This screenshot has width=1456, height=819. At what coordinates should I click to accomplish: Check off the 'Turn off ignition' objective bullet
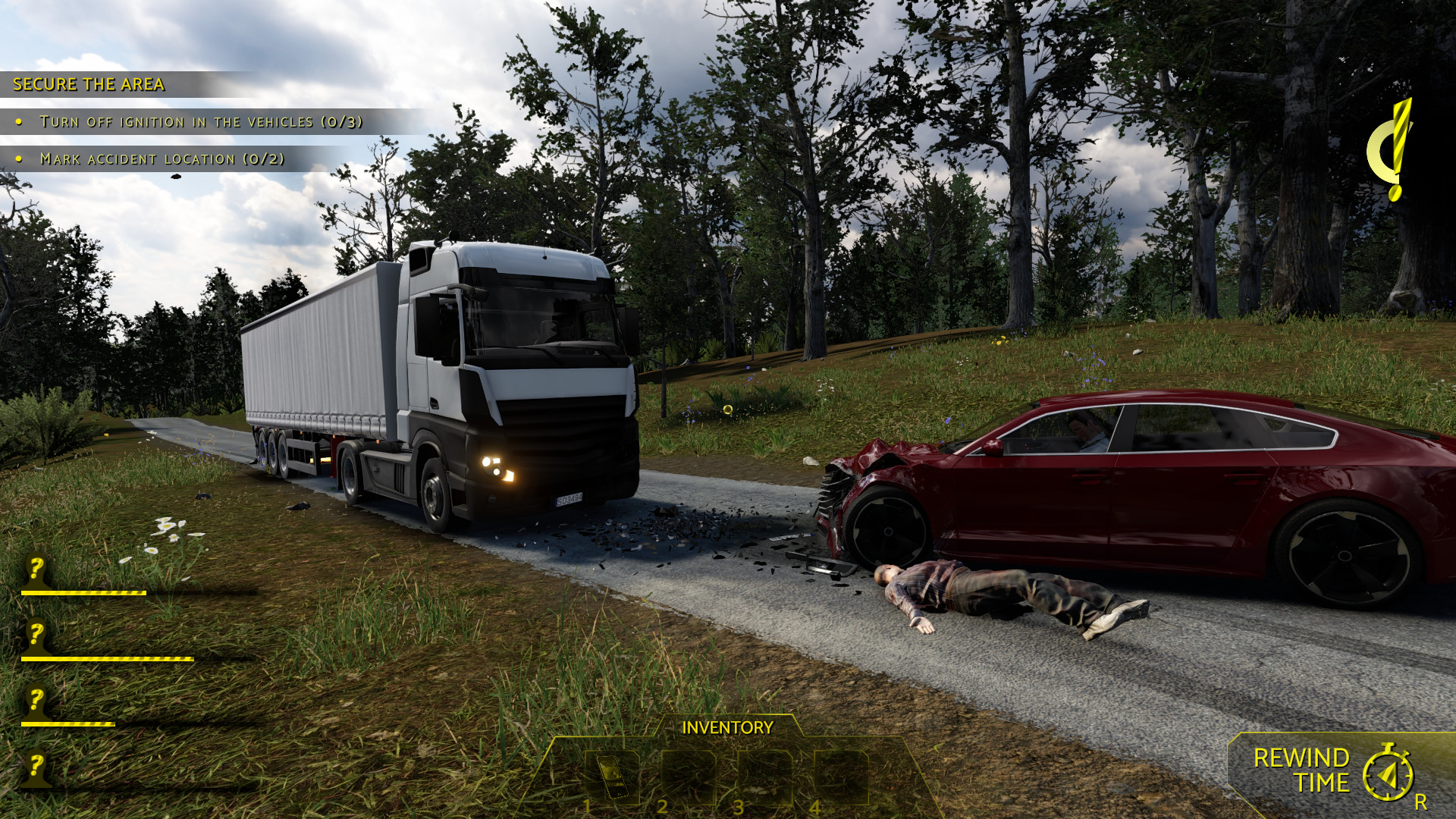[19, 120]
